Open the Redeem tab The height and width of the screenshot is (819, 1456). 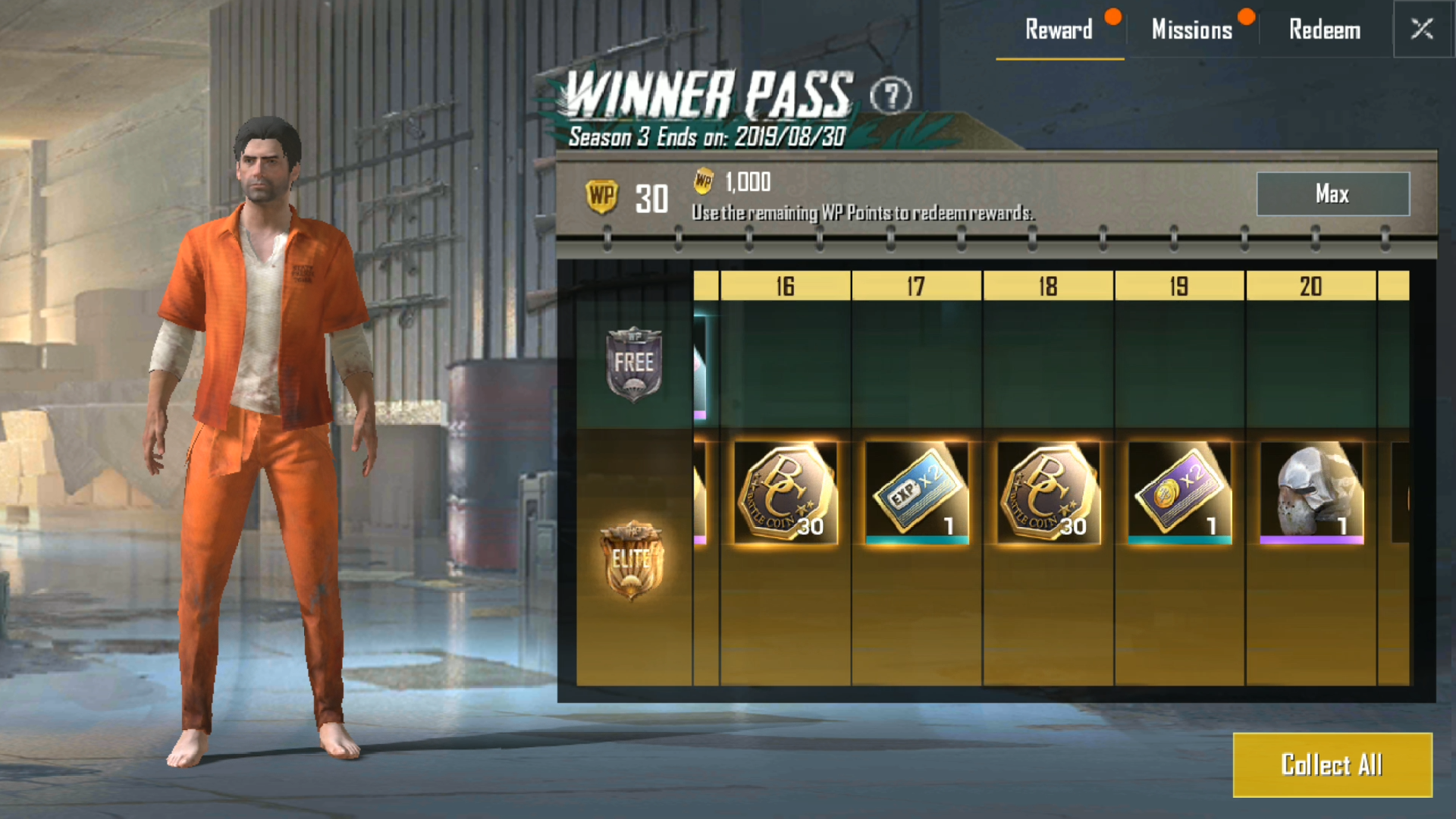pos(1324,30)
